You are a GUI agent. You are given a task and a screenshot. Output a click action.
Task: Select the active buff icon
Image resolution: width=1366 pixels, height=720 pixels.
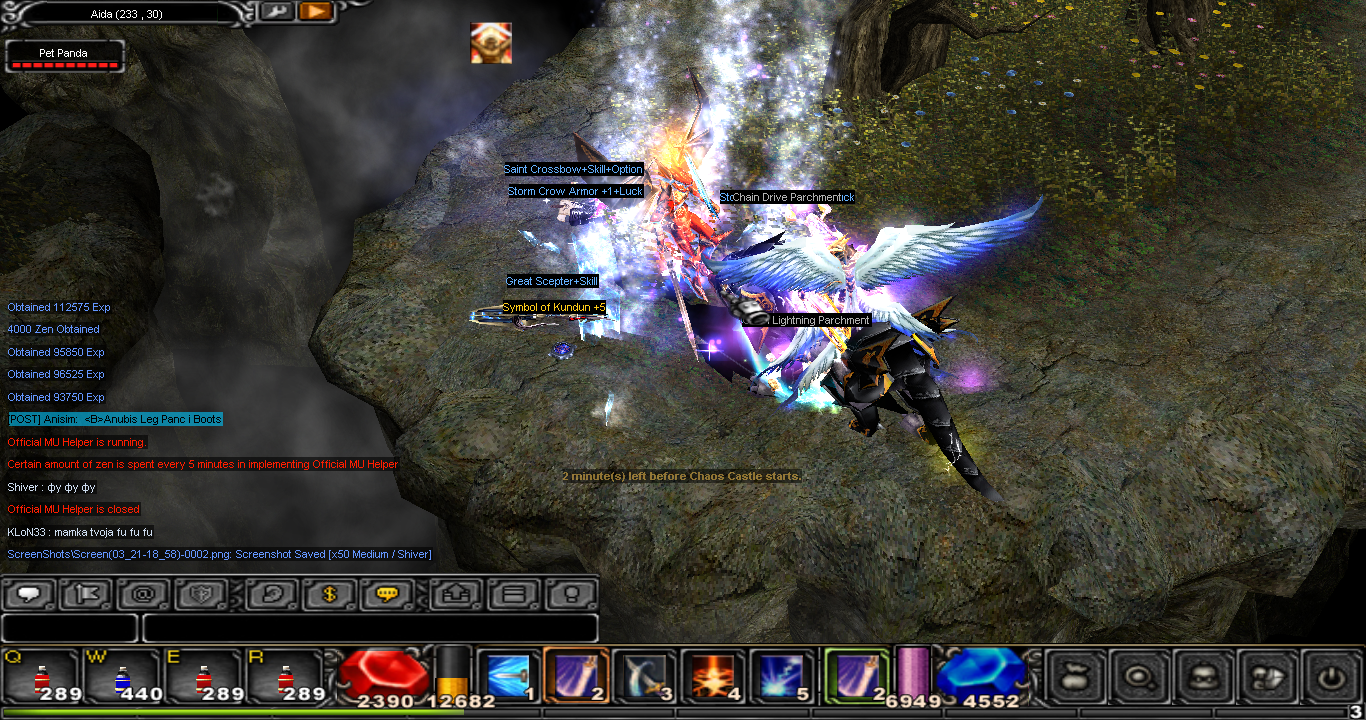[x=491, y=43]
